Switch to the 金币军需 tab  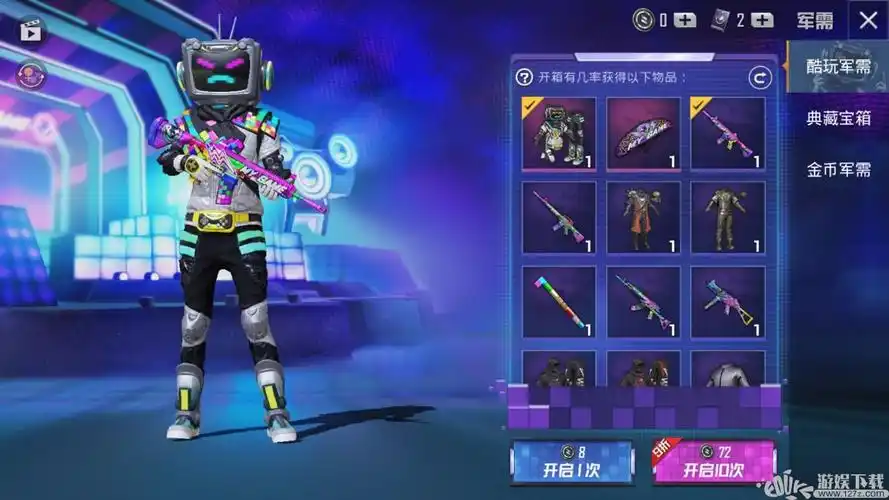pyautogui.click(x=839, y=168)
